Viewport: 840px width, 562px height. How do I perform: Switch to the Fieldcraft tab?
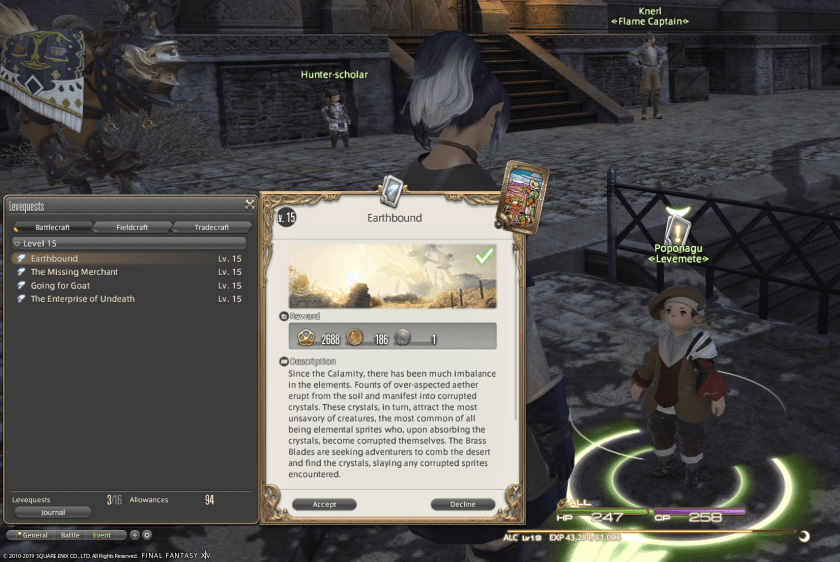click(132, 227)
